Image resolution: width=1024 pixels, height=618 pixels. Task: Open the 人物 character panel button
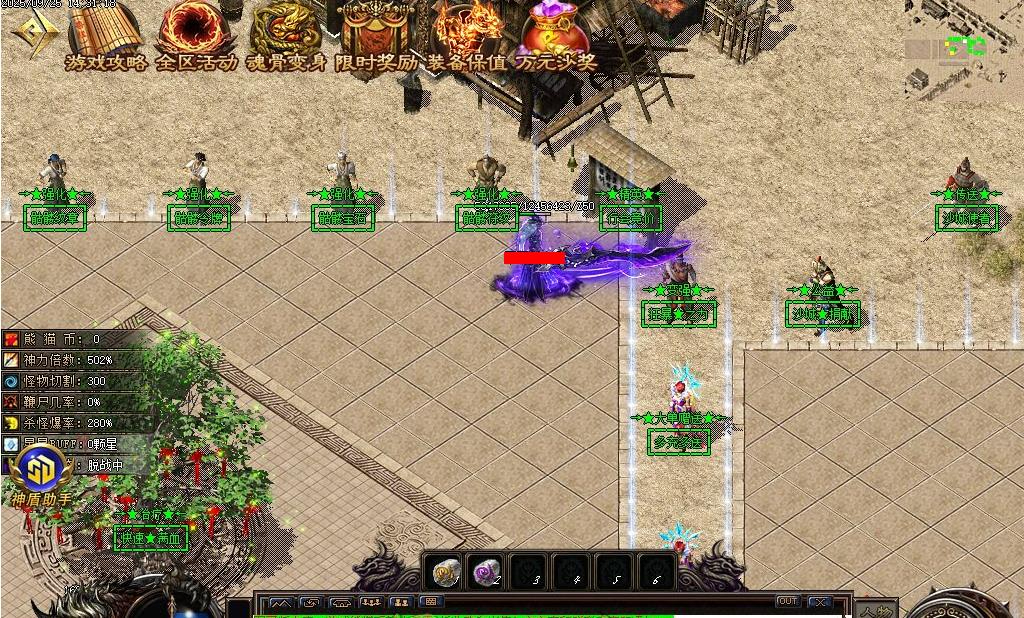coord(875,610)
